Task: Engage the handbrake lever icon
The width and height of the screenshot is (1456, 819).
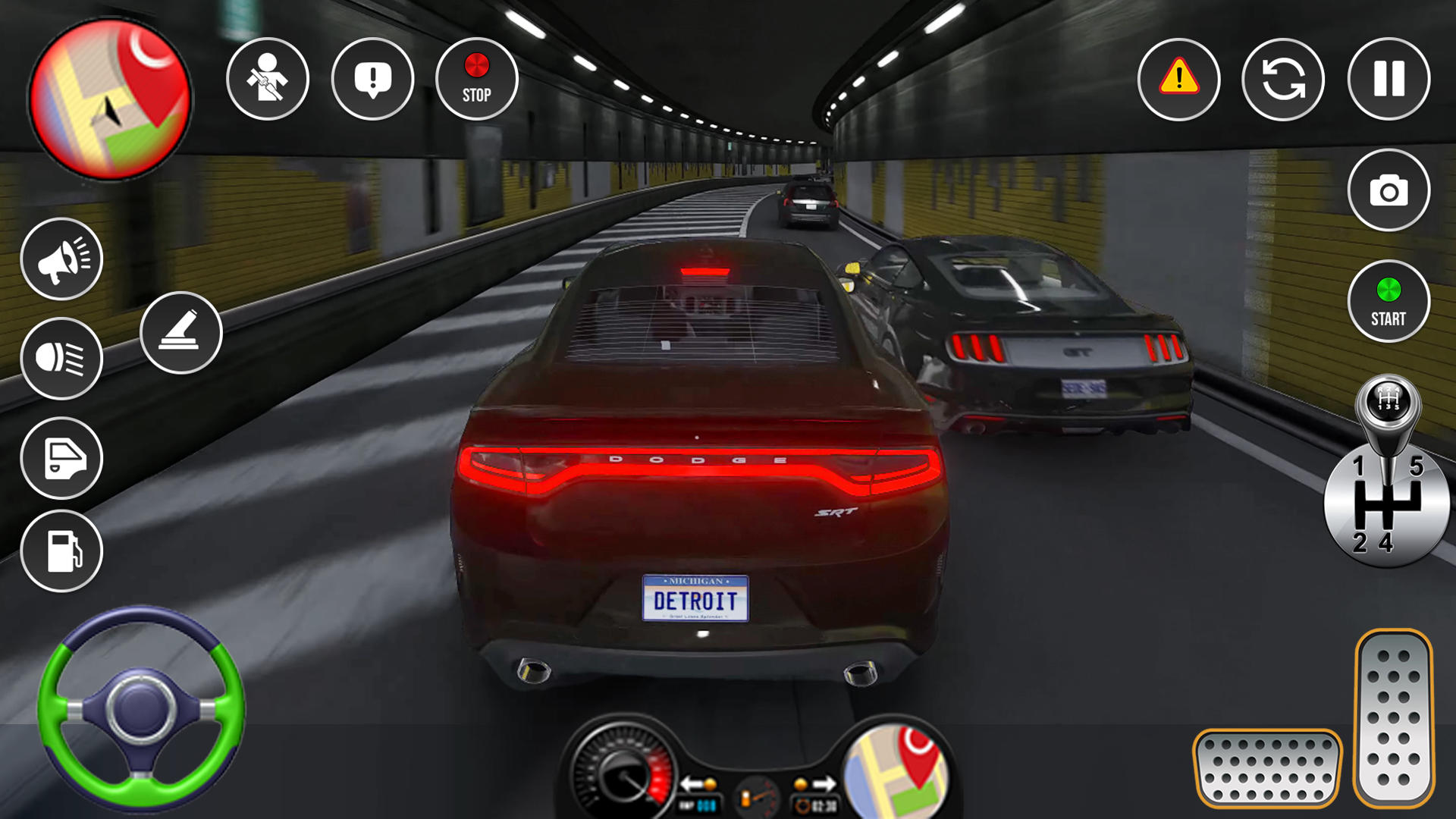Action: (180, 332)
